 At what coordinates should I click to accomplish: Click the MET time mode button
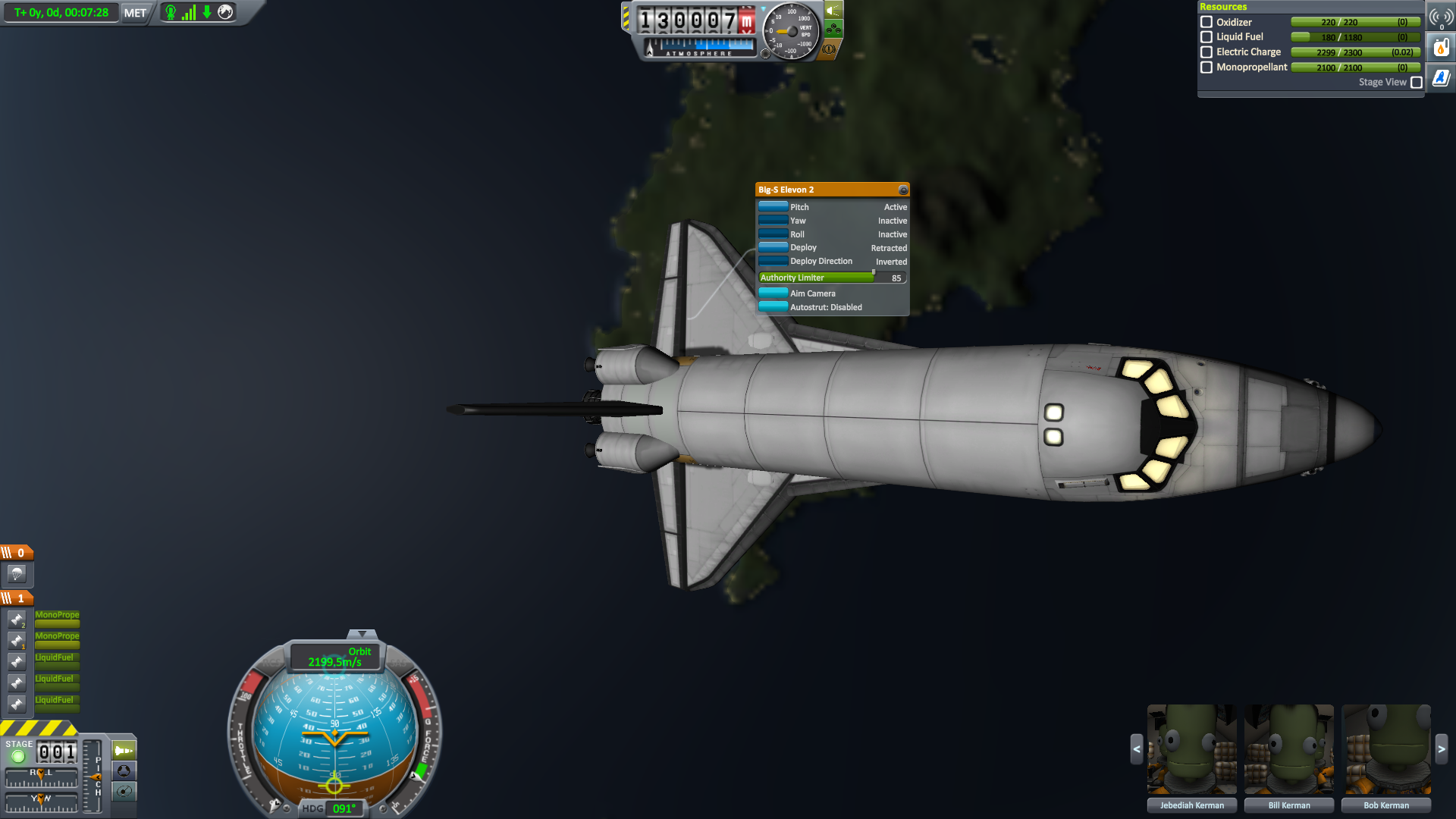click(135, 13)
